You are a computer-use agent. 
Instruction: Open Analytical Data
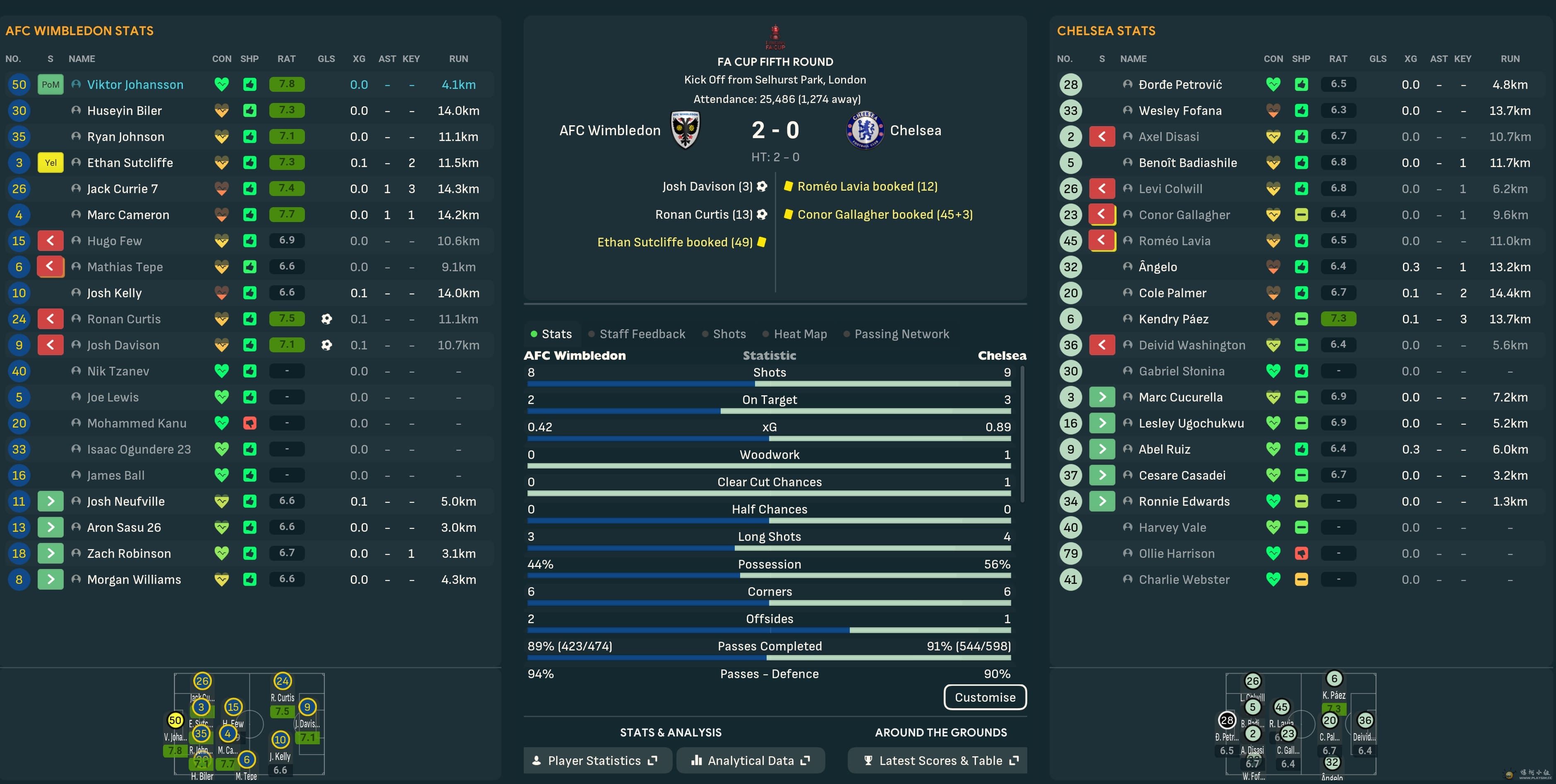pyautogui.click(x=750, y=760)
